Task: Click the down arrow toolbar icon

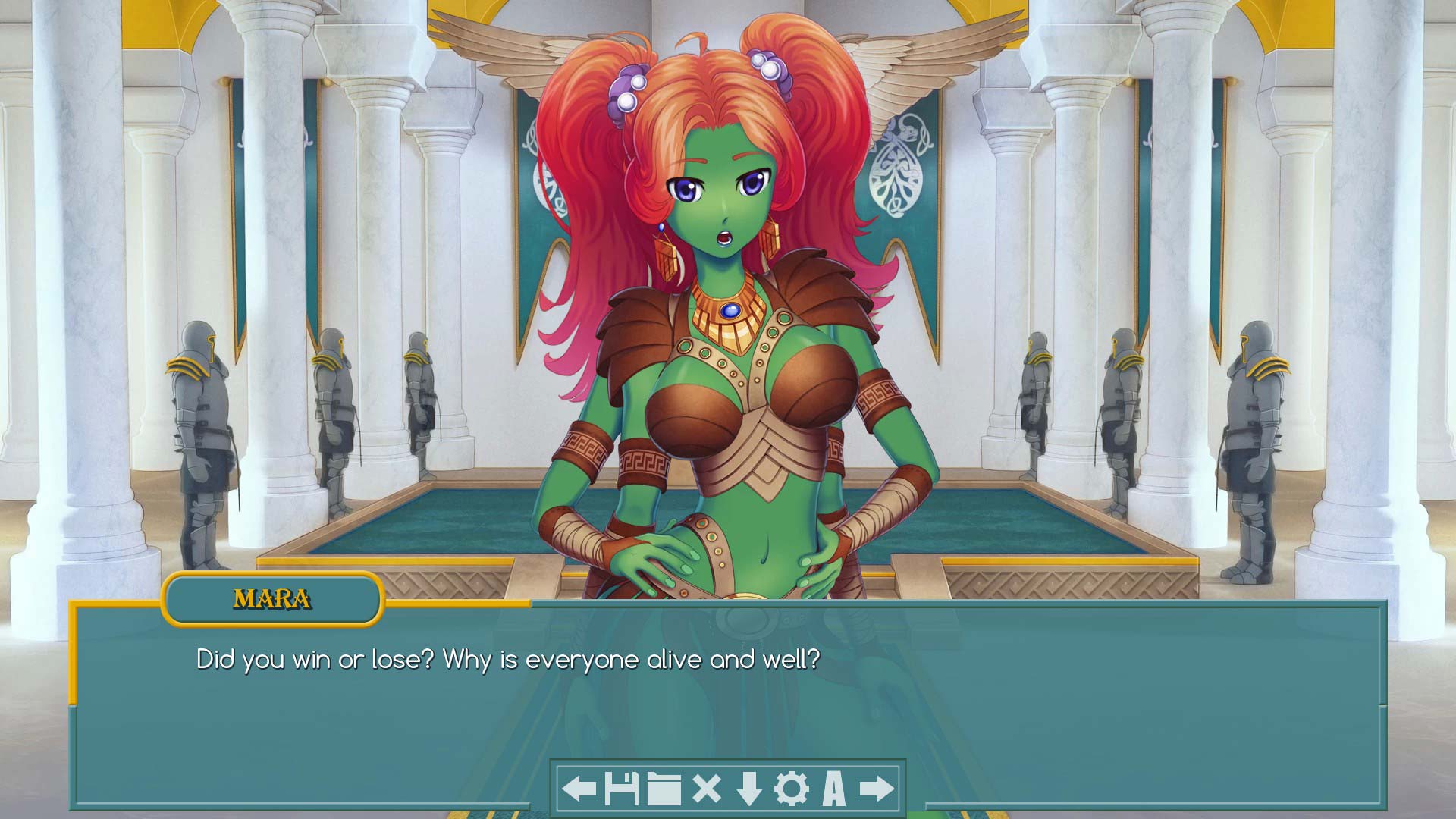Action: coord(748,789)
